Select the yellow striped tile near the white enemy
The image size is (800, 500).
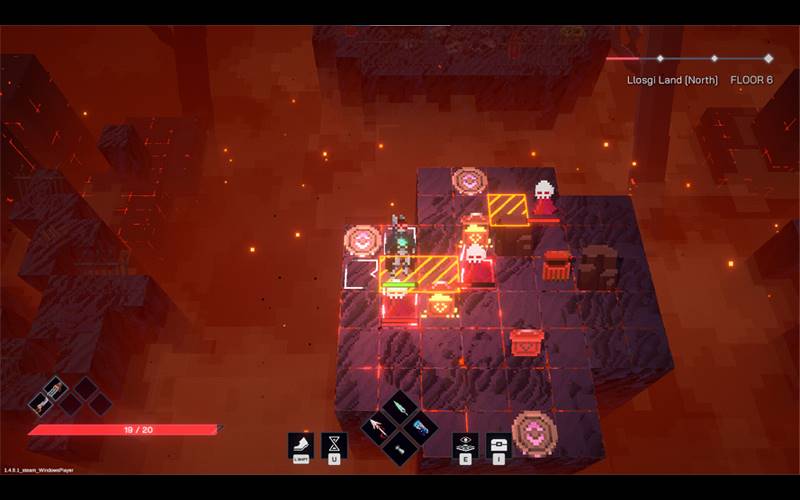pyautogui.click(x=508, y=210)
